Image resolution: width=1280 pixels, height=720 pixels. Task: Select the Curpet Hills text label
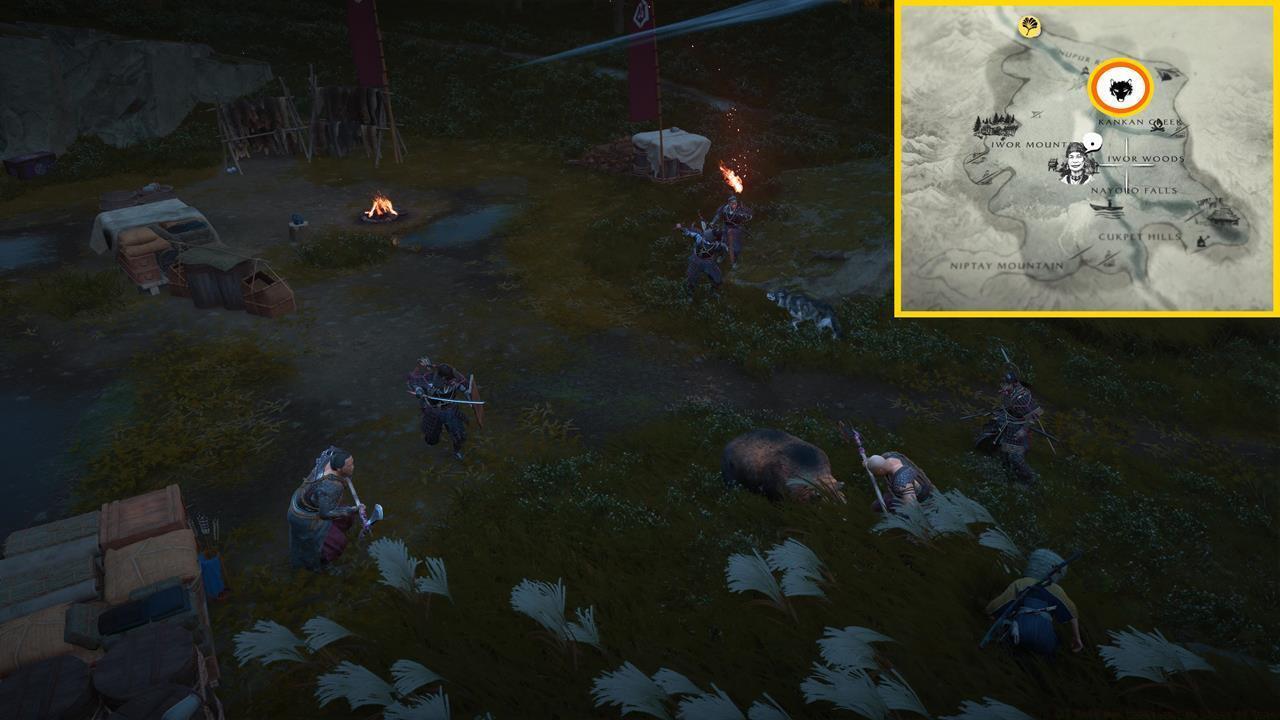click(x=1140, y=235)
